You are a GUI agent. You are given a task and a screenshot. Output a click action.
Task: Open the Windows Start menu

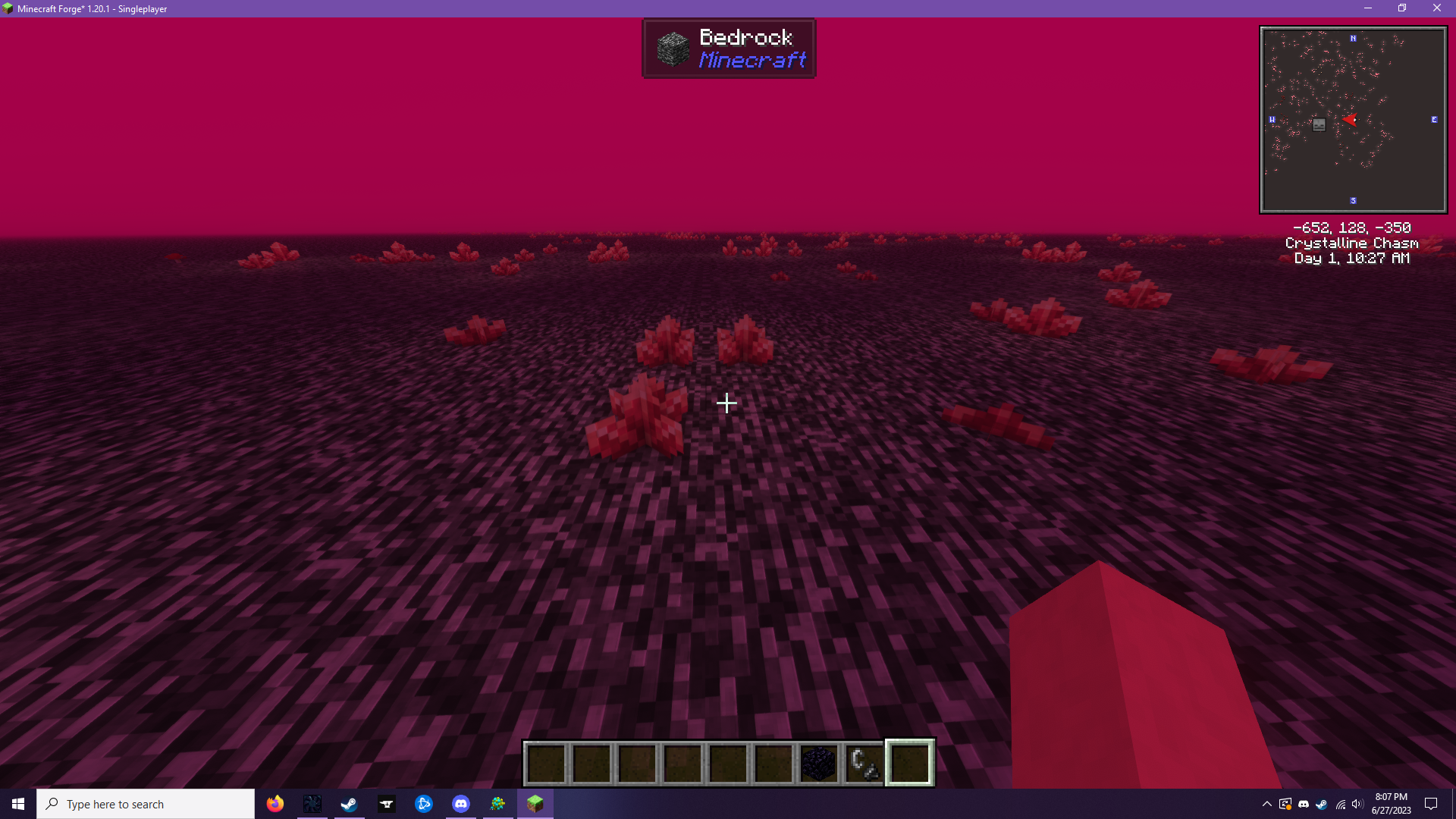click(x=16, y=803)
